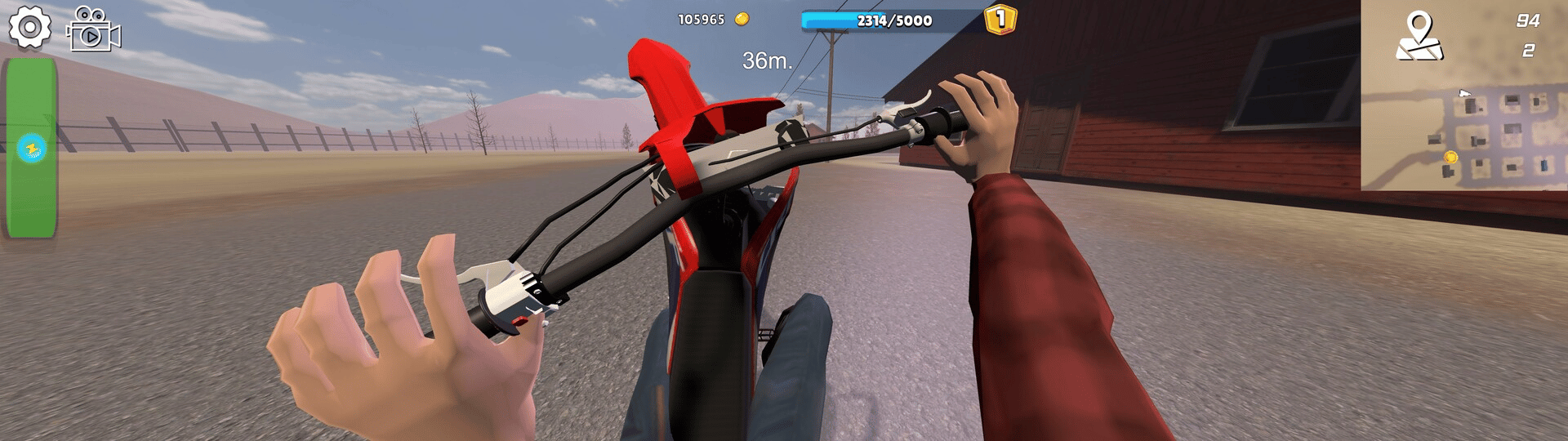This screenshot has height=441, width=1568.
Task: Click the gold coin currency icon
Action: [742, 20]
